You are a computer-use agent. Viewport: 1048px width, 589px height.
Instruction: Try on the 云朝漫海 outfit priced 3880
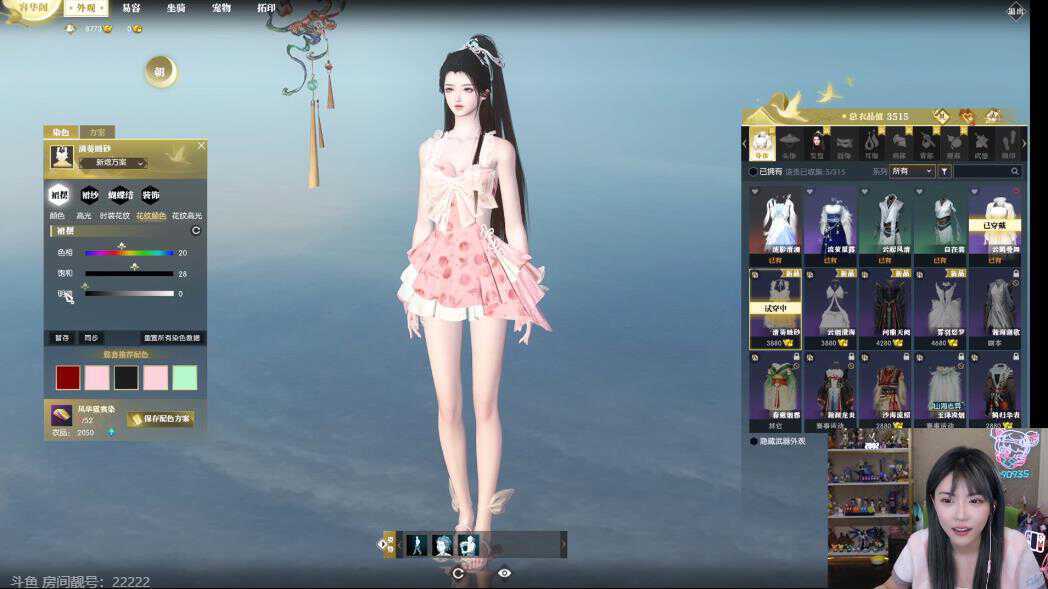click(830, 305)
